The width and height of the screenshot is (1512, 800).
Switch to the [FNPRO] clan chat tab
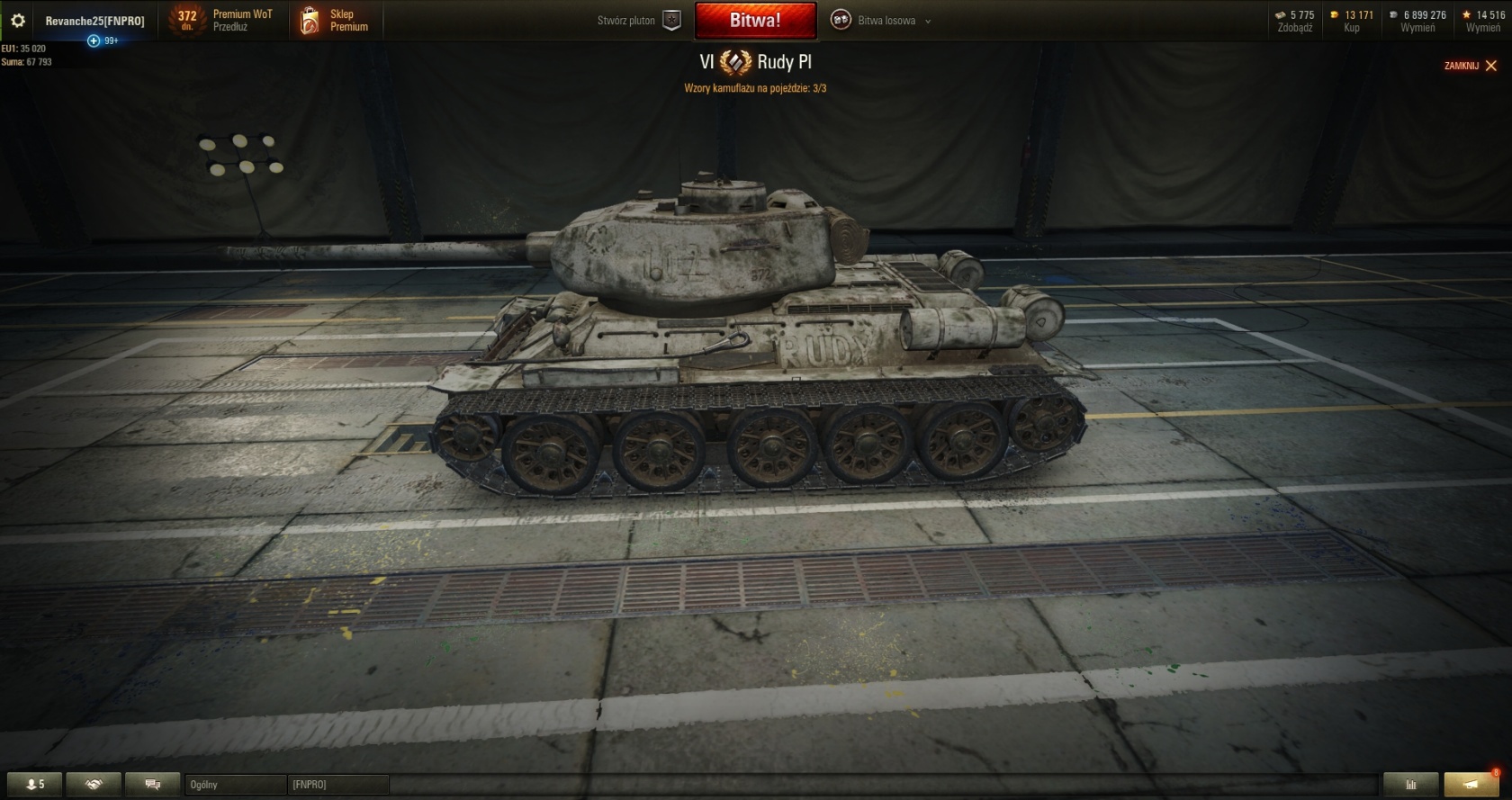pos(337,785)
